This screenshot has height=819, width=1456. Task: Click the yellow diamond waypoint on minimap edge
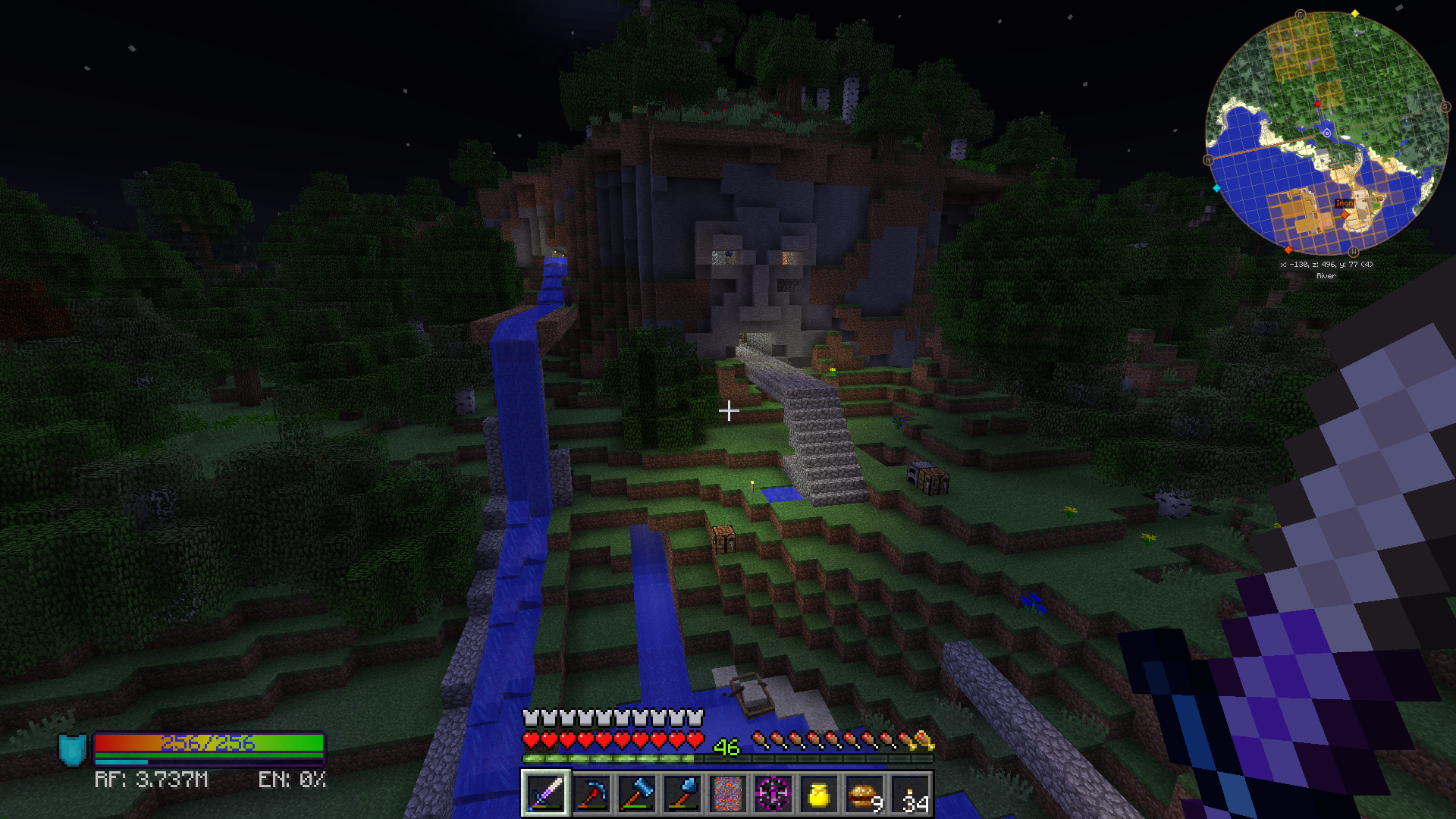coord(1355,14)
